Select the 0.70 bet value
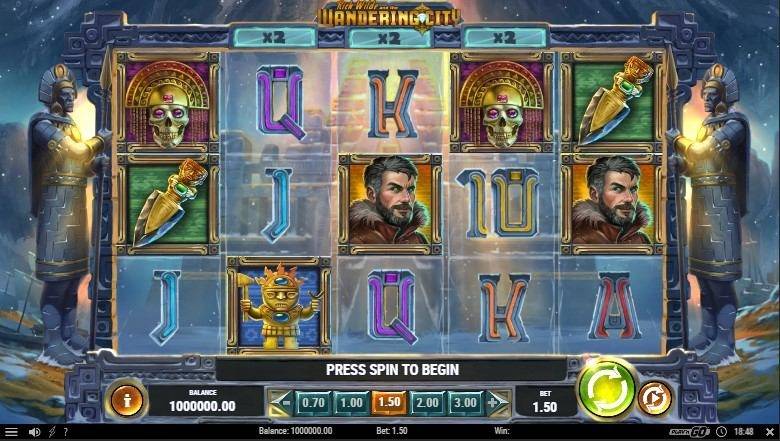The image size is (780, 441). click(313, 402)
